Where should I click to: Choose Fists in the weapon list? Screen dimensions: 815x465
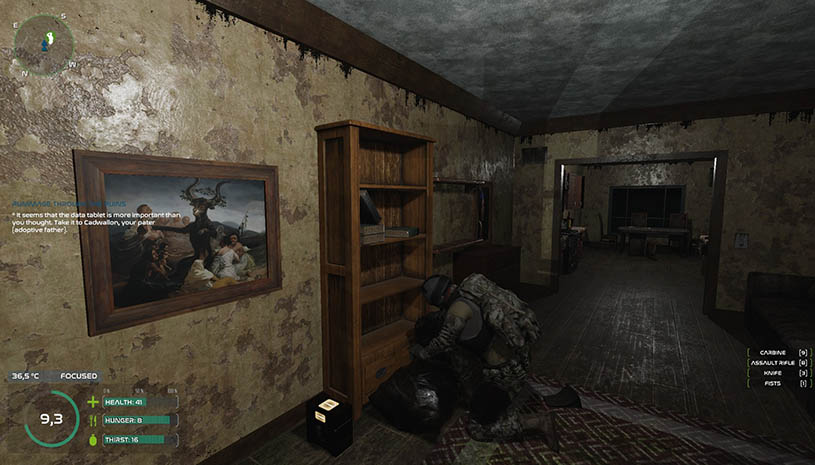(779, 383)
